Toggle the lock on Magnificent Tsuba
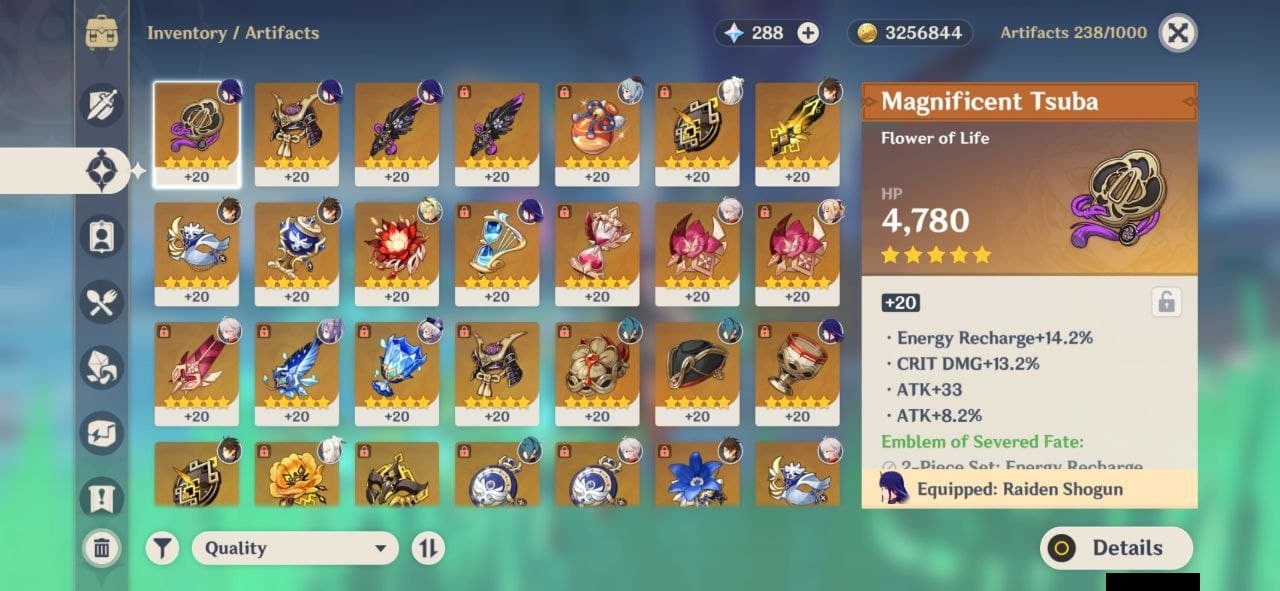 tap(1165, 301)
